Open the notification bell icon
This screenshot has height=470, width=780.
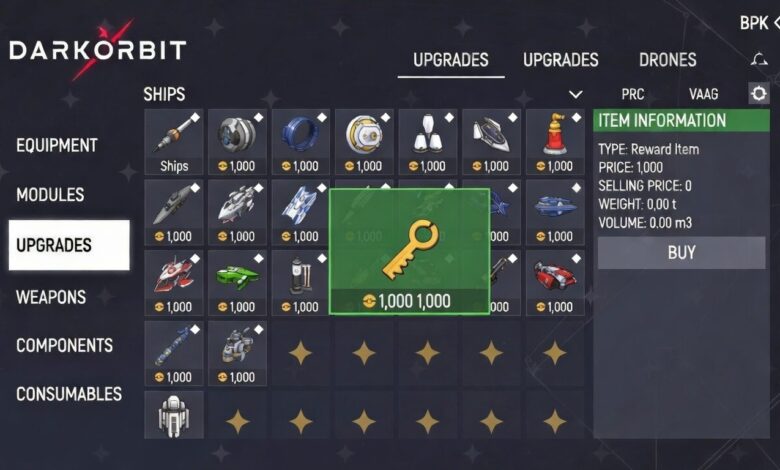pyautogui.click(x=759, y=60)
